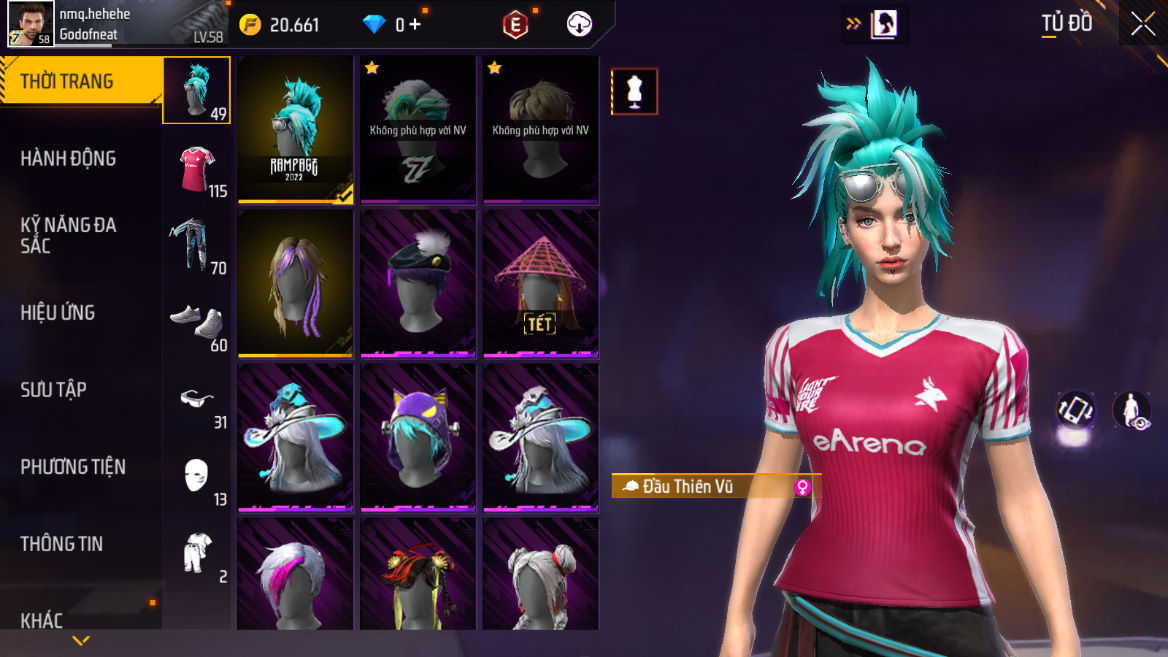
Task: Open the Thông Tin tab
Action: point(62,543)
